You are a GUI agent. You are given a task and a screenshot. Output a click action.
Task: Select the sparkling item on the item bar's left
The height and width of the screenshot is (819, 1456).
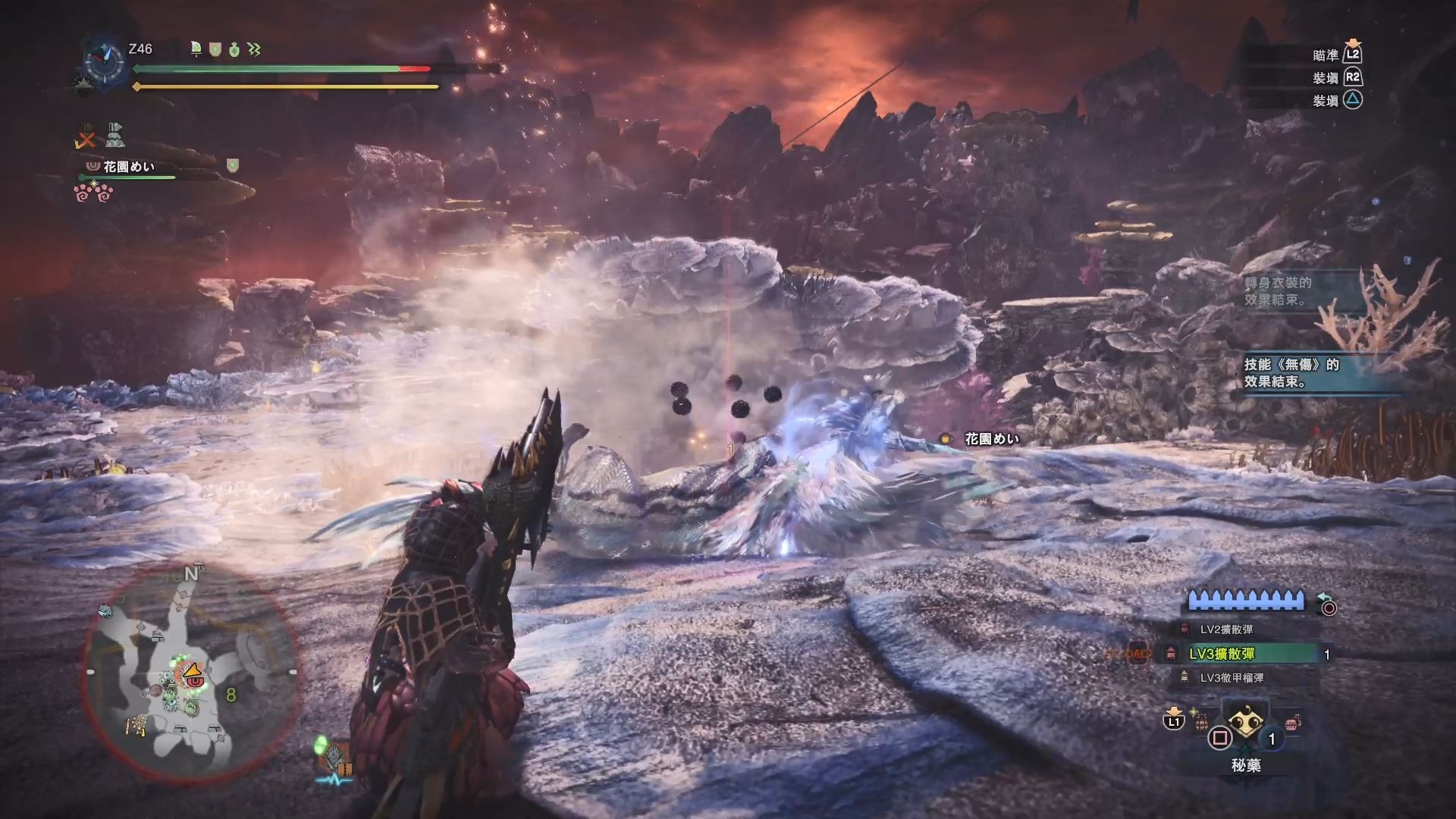1201,721
